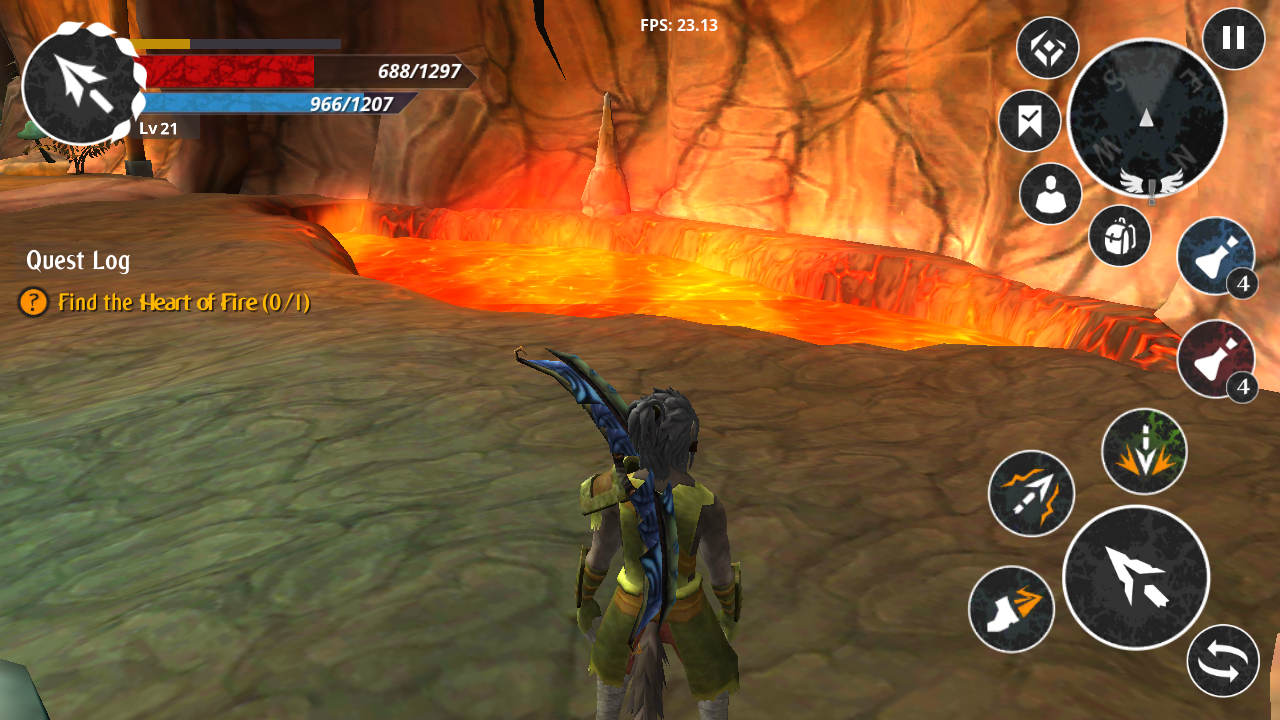
Task: Activate the downward arrow rain skill
Action: click(x=1144, y=451)
